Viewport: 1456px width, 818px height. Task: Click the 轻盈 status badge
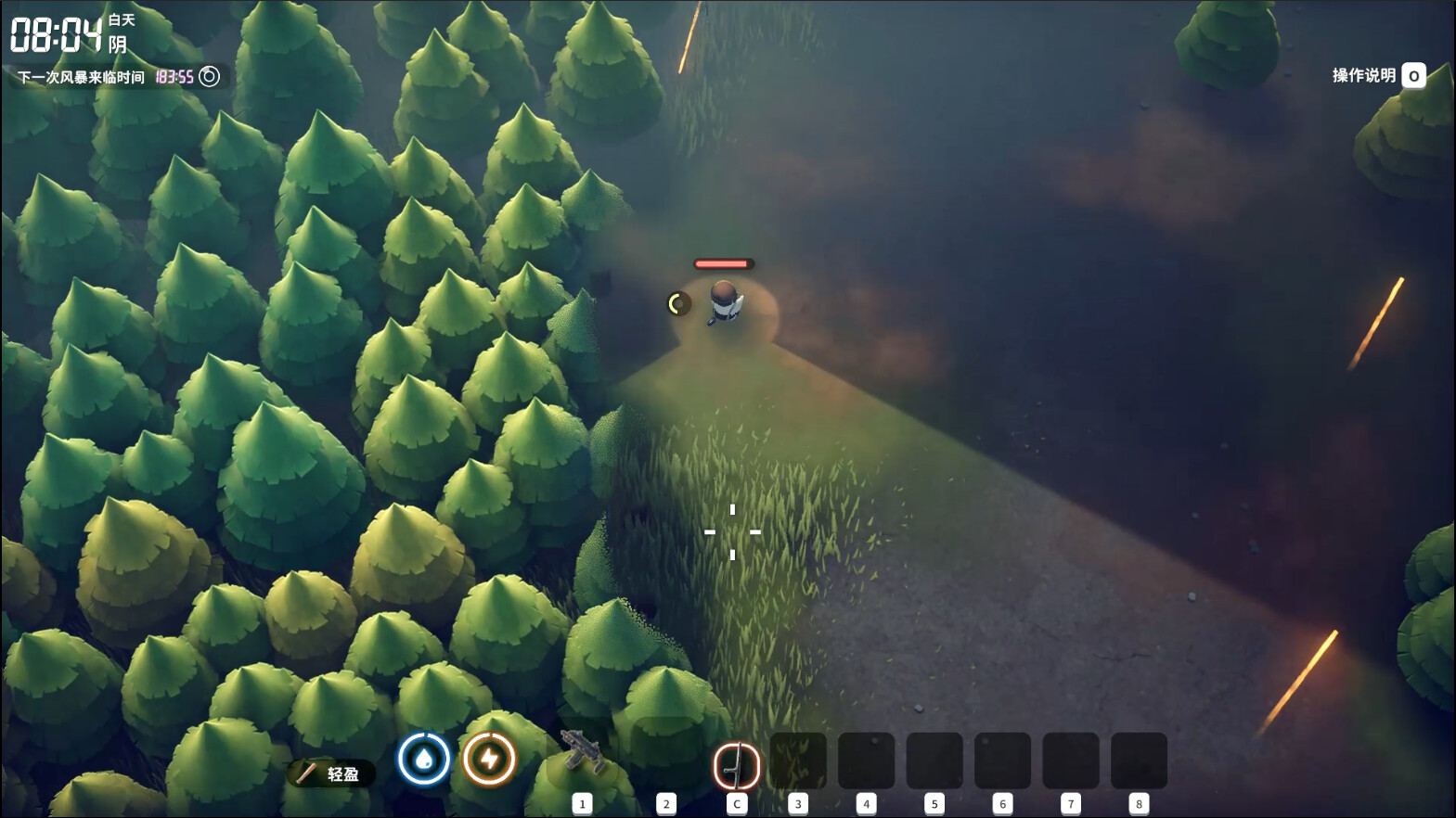click(331, 773)
